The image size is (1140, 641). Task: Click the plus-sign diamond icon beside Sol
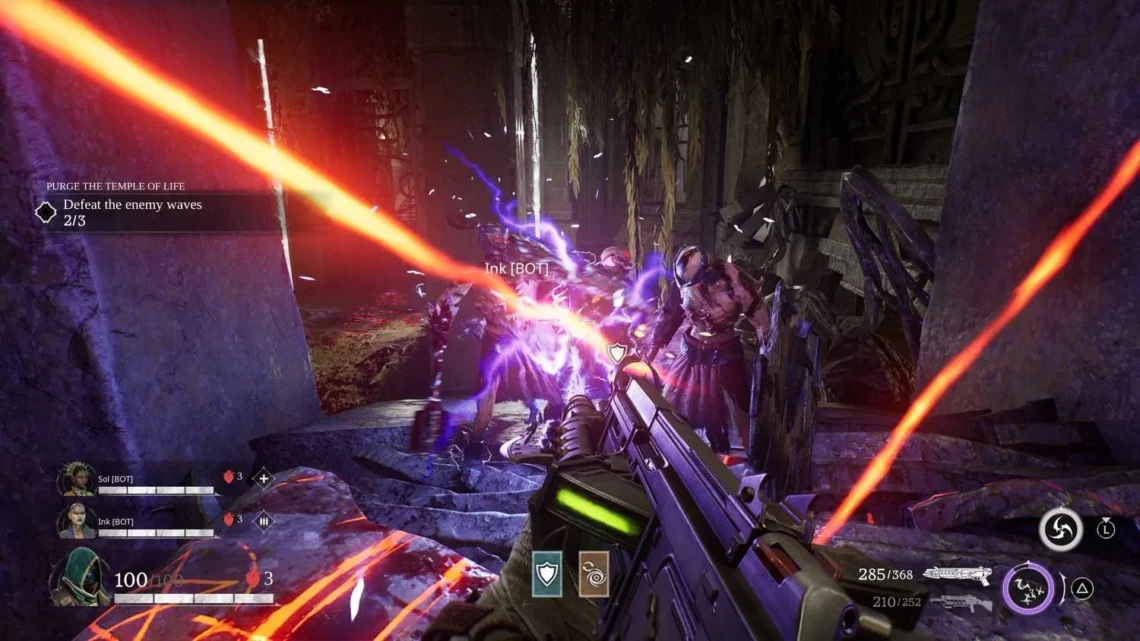pyautogui.click(x=263, y=478)
